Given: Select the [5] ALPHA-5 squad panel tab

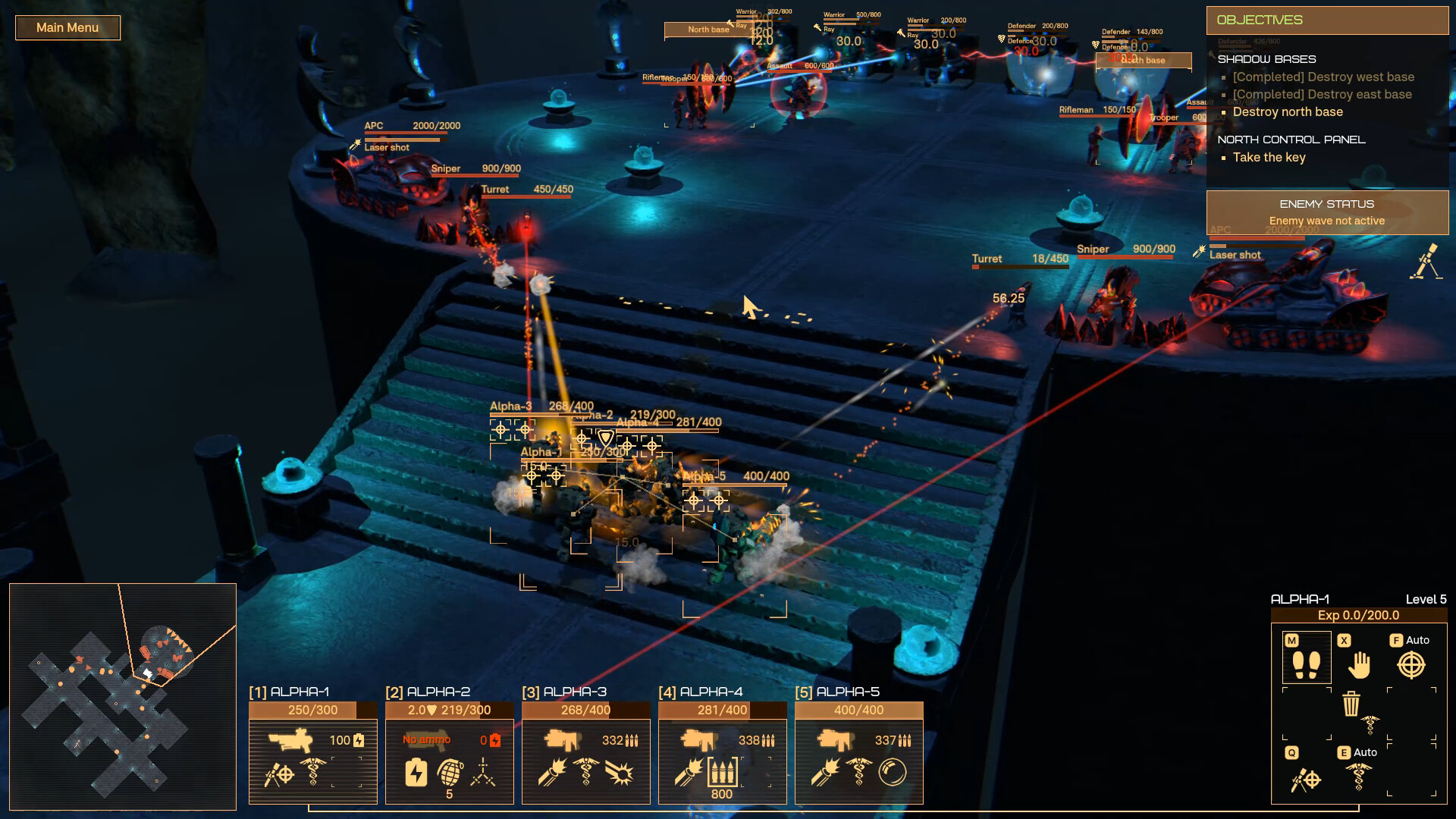Looking at the screenshot, I should point(839,691).
